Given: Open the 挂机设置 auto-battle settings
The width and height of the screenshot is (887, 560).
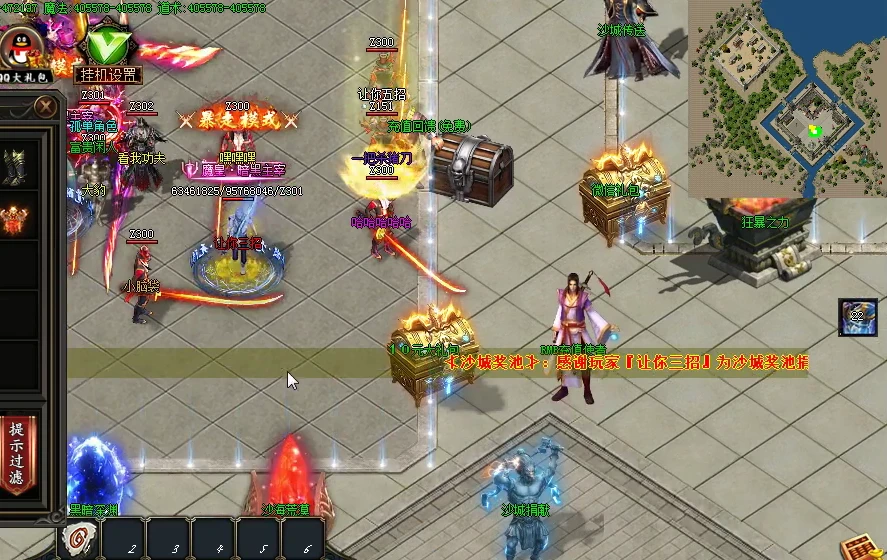Looking at the screenshot, I should pyautogui.click(x=107, y=74).
